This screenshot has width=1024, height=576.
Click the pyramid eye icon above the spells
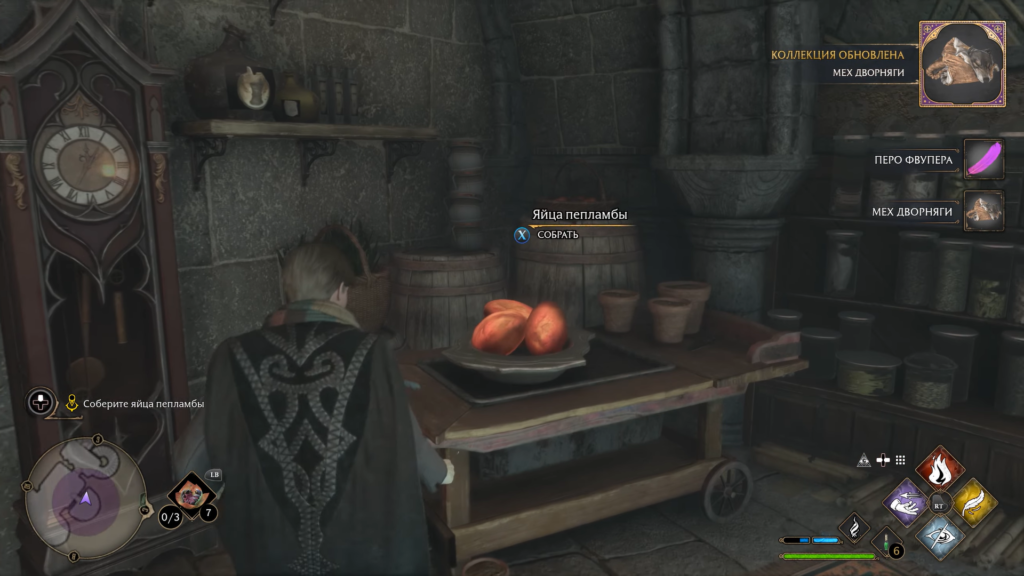tap(864, 460)
